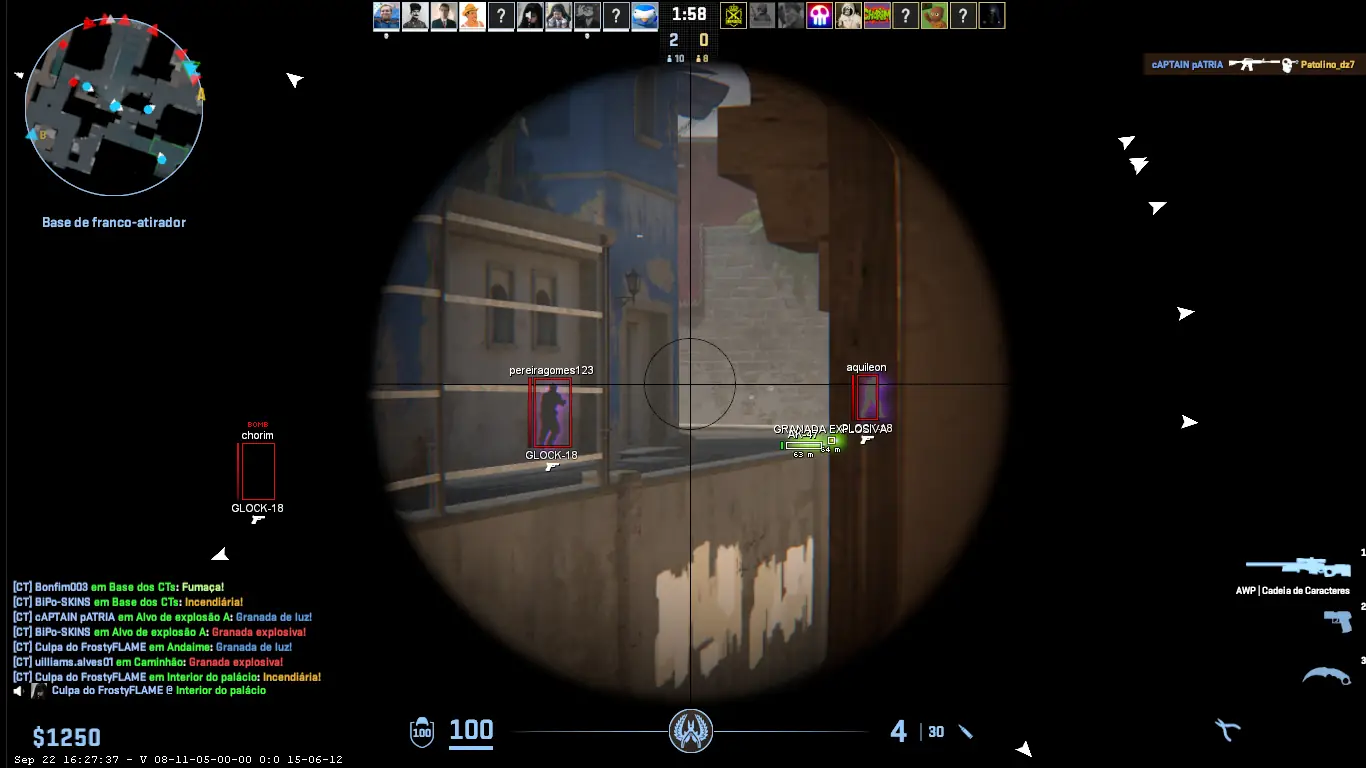1366x768 pixels.
Task: Click the defuse kit pliers icon
Action: (1227, 730)
